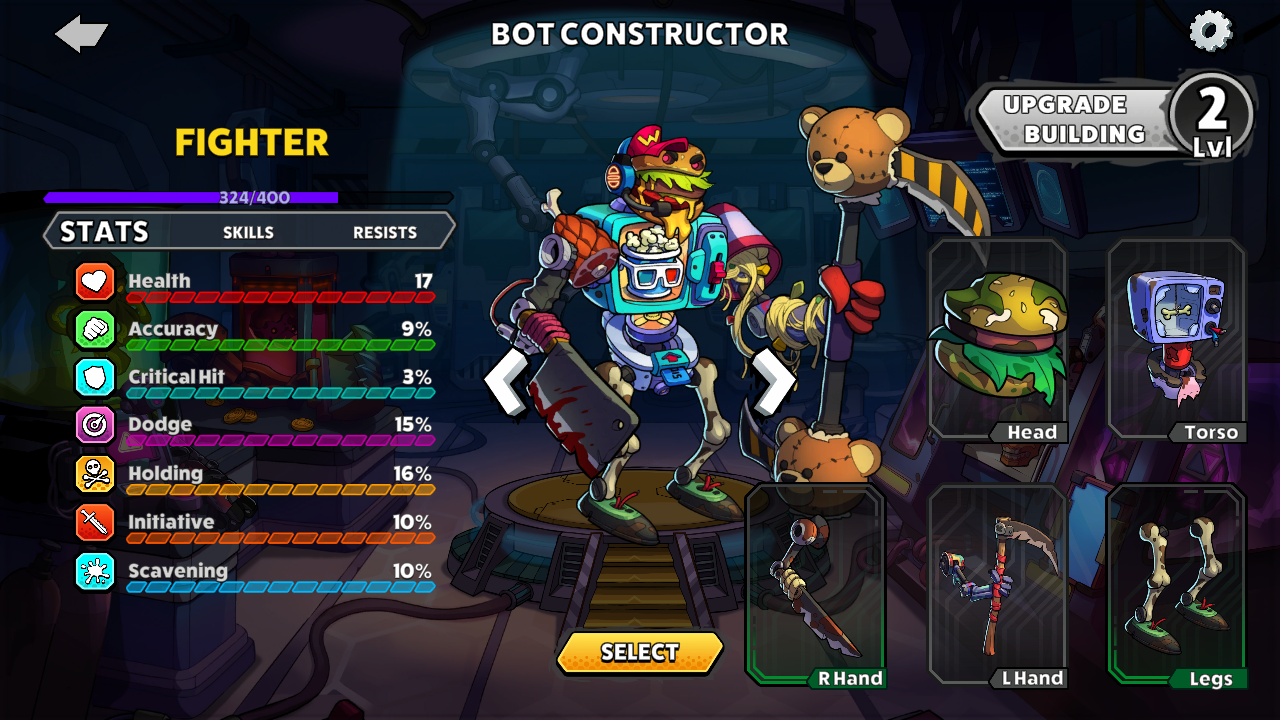Click the Holding skull stat icon

95,474
